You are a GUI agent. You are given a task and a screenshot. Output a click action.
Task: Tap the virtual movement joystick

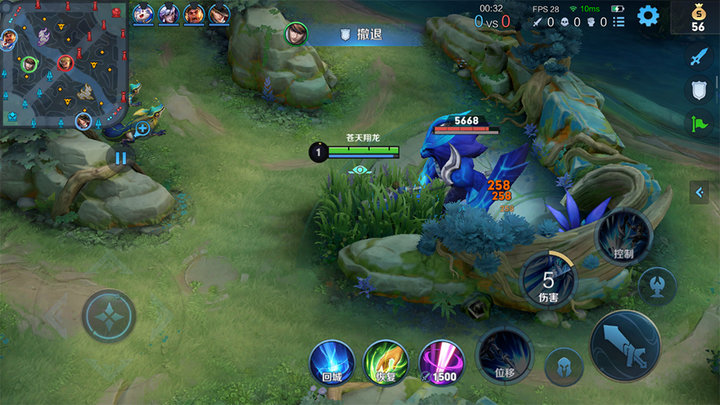[108, 316]
